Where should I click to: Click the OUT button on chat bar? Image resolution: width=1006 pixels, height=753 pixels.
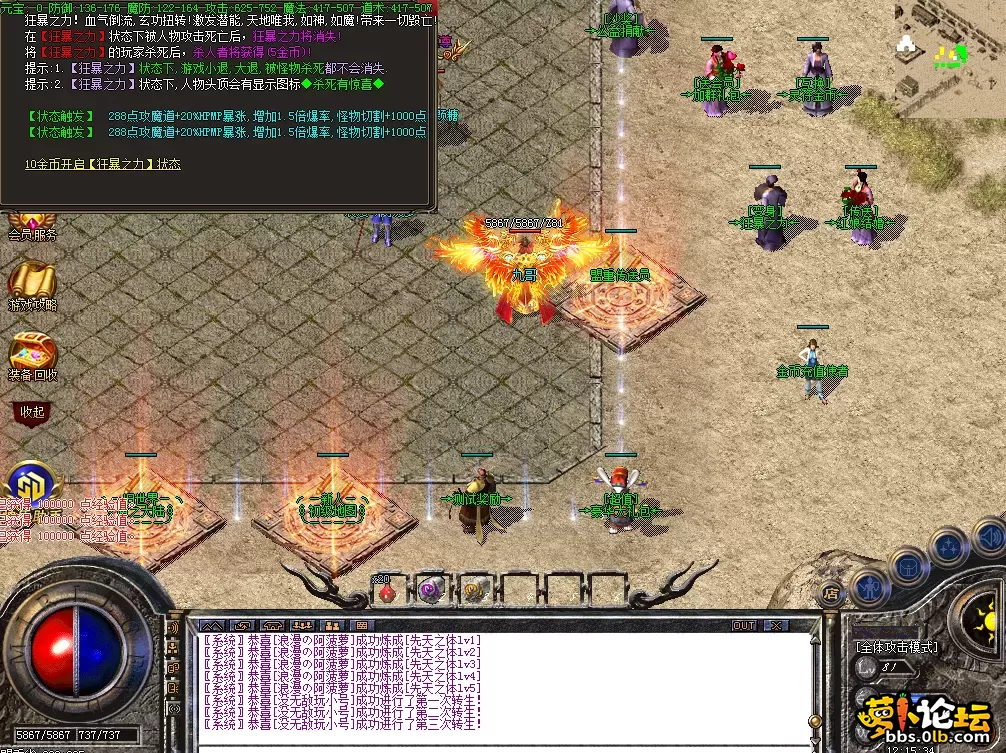(x=744, y=625)
